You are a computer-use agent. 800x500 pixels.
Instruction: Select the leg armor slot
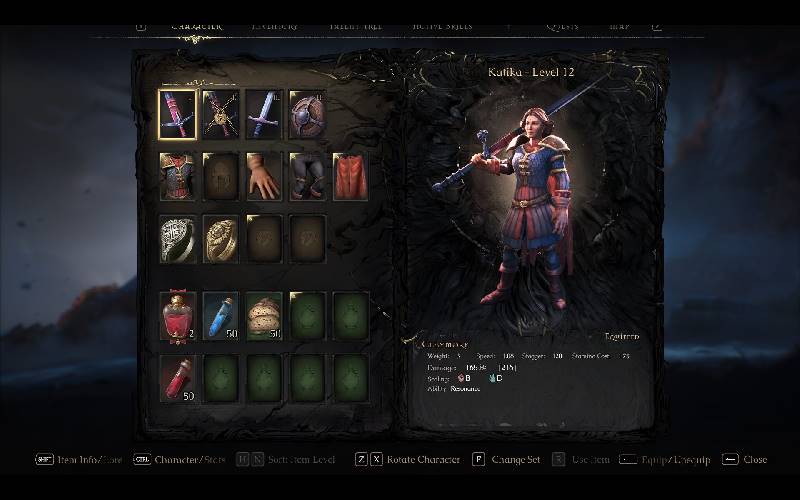coord(307,176)
